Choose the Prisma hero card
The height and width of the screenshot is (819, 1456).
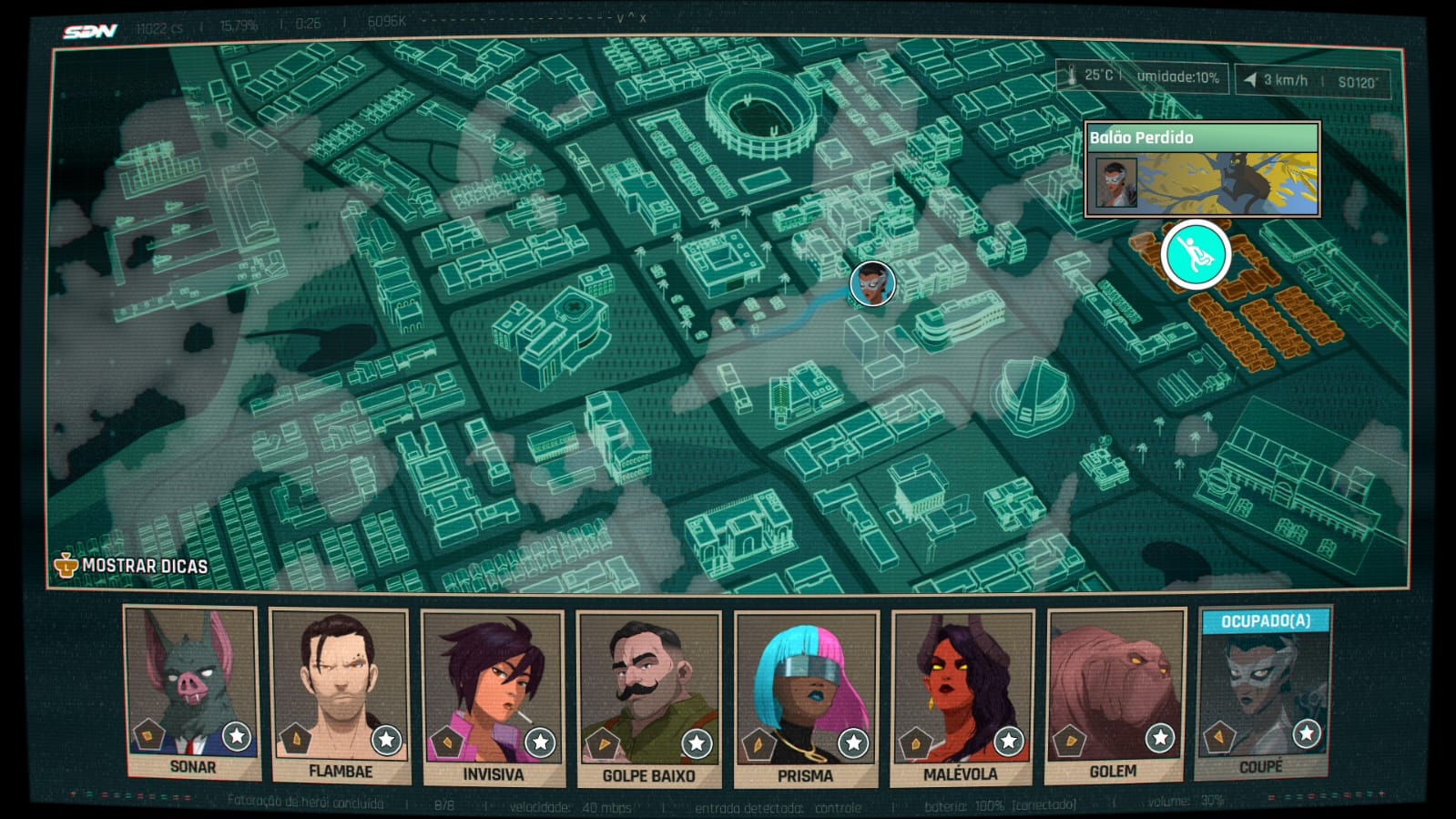806,699
